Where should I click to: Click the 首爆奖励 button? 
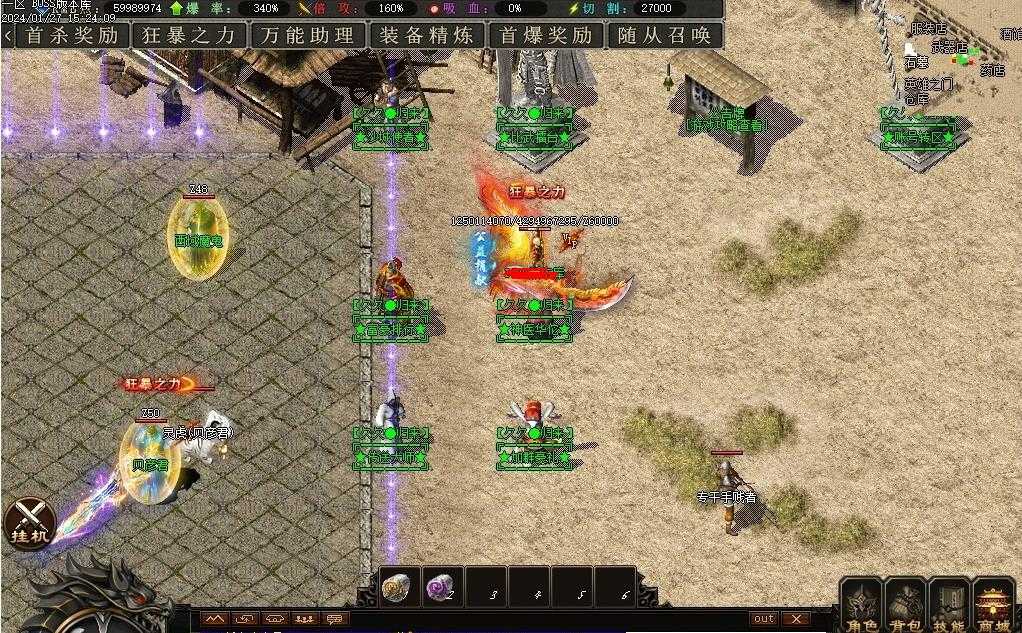(x=546, y=35)
